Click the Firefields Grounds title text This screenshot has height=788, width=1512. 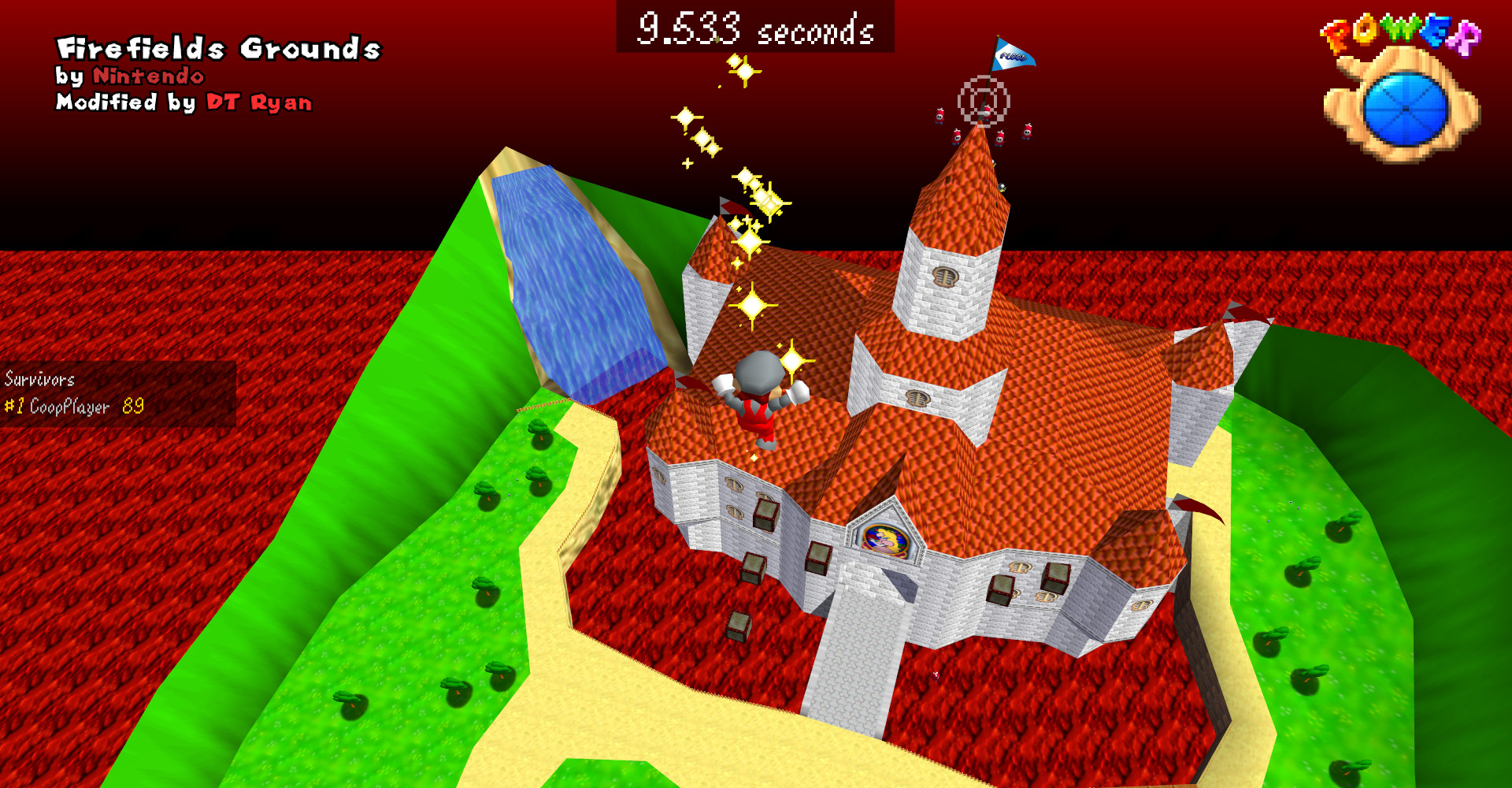pyautogui.click(x=218, y=47)
